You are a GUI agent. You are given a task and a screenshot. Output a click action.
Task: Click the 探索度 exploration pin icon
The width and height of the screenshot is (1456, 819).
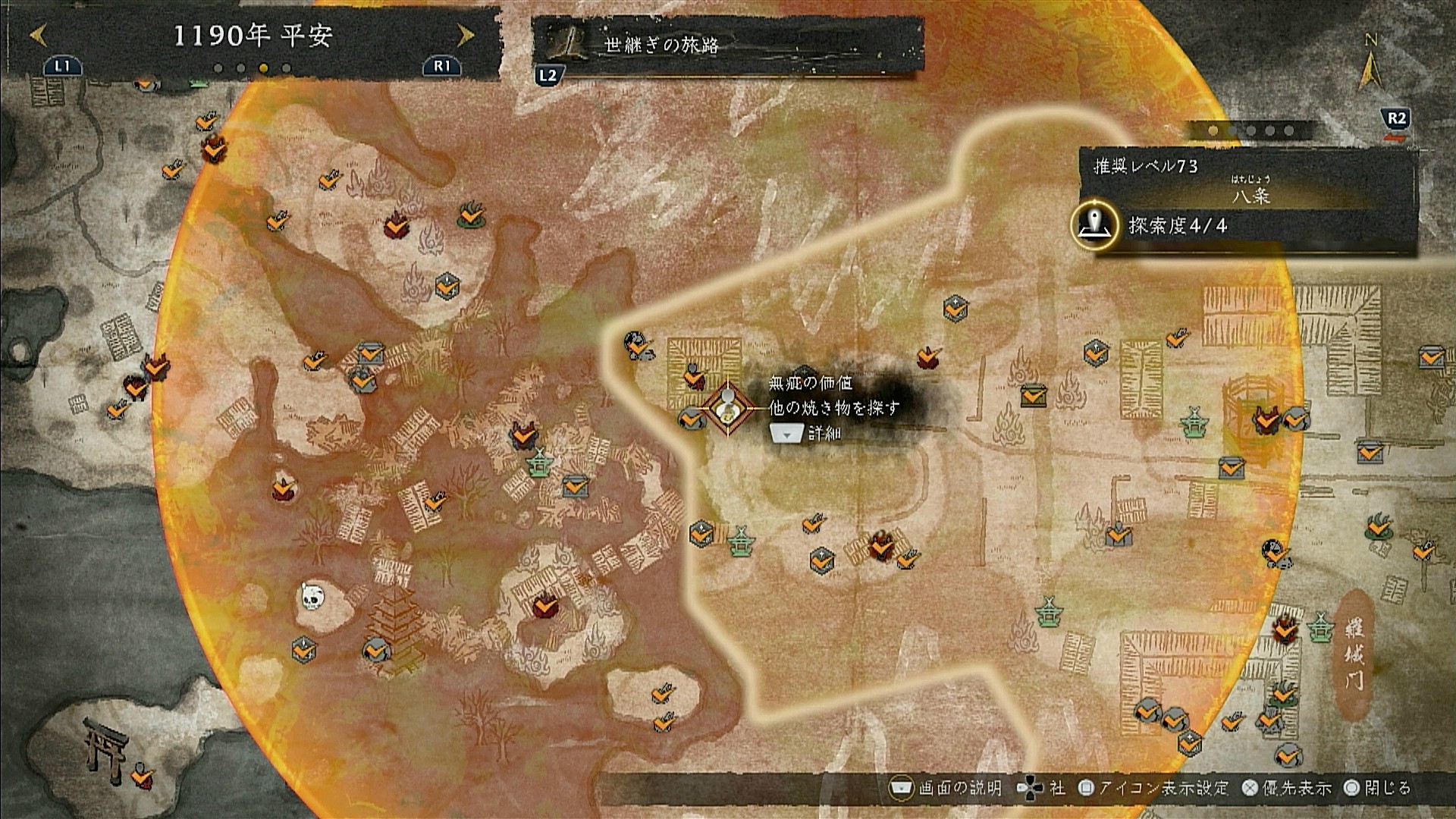[x=1094, y=225]
